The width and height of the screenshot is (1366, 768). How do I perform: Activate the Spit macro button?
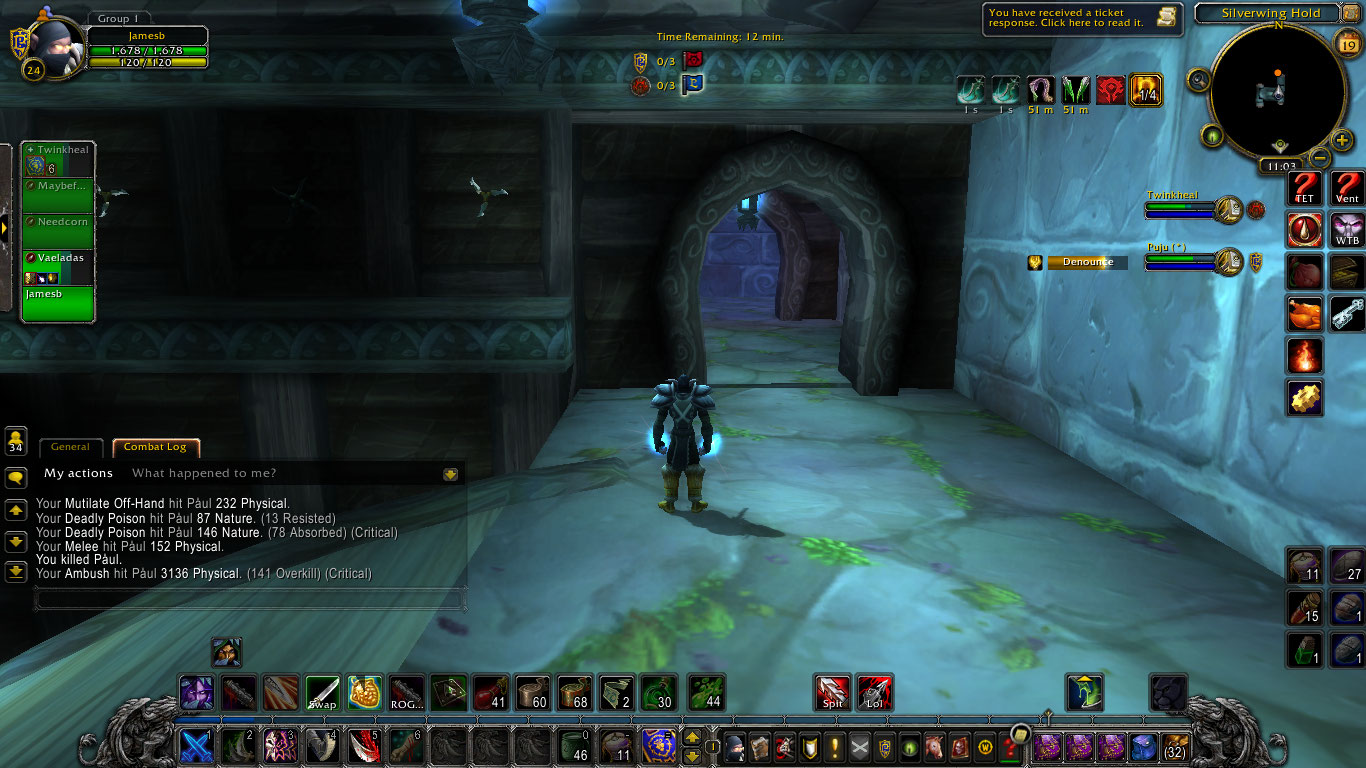click(832, 692)
